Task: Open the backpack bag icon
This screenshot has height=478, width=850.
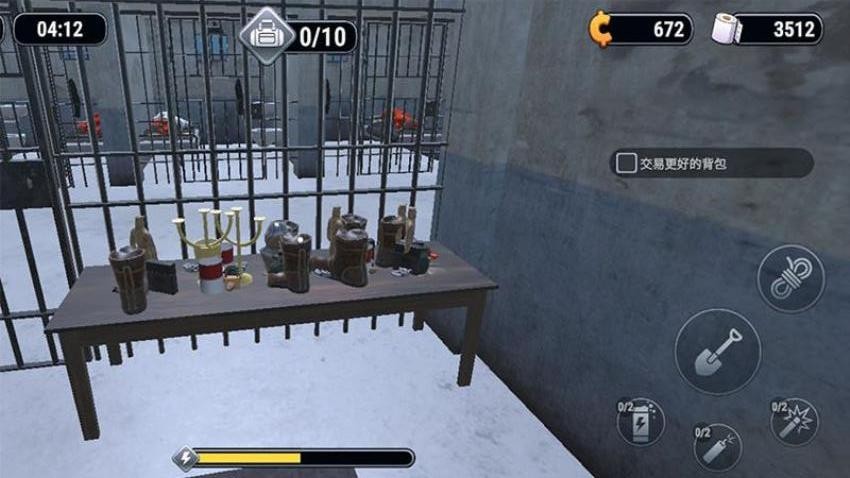Action: (x=266, y=36)
